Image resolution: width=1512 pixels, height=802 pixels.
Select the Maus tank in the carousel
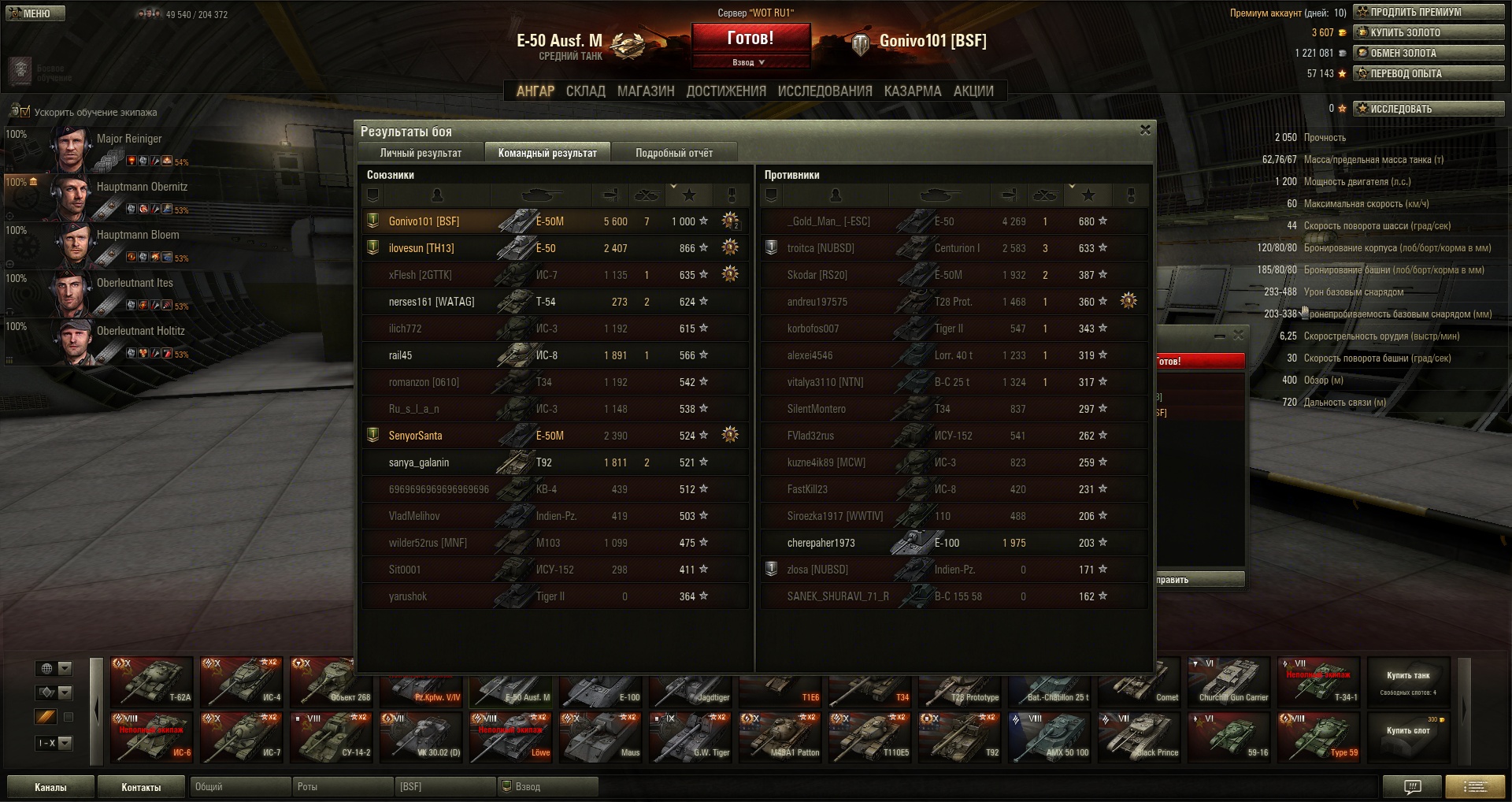pos(601,737)
